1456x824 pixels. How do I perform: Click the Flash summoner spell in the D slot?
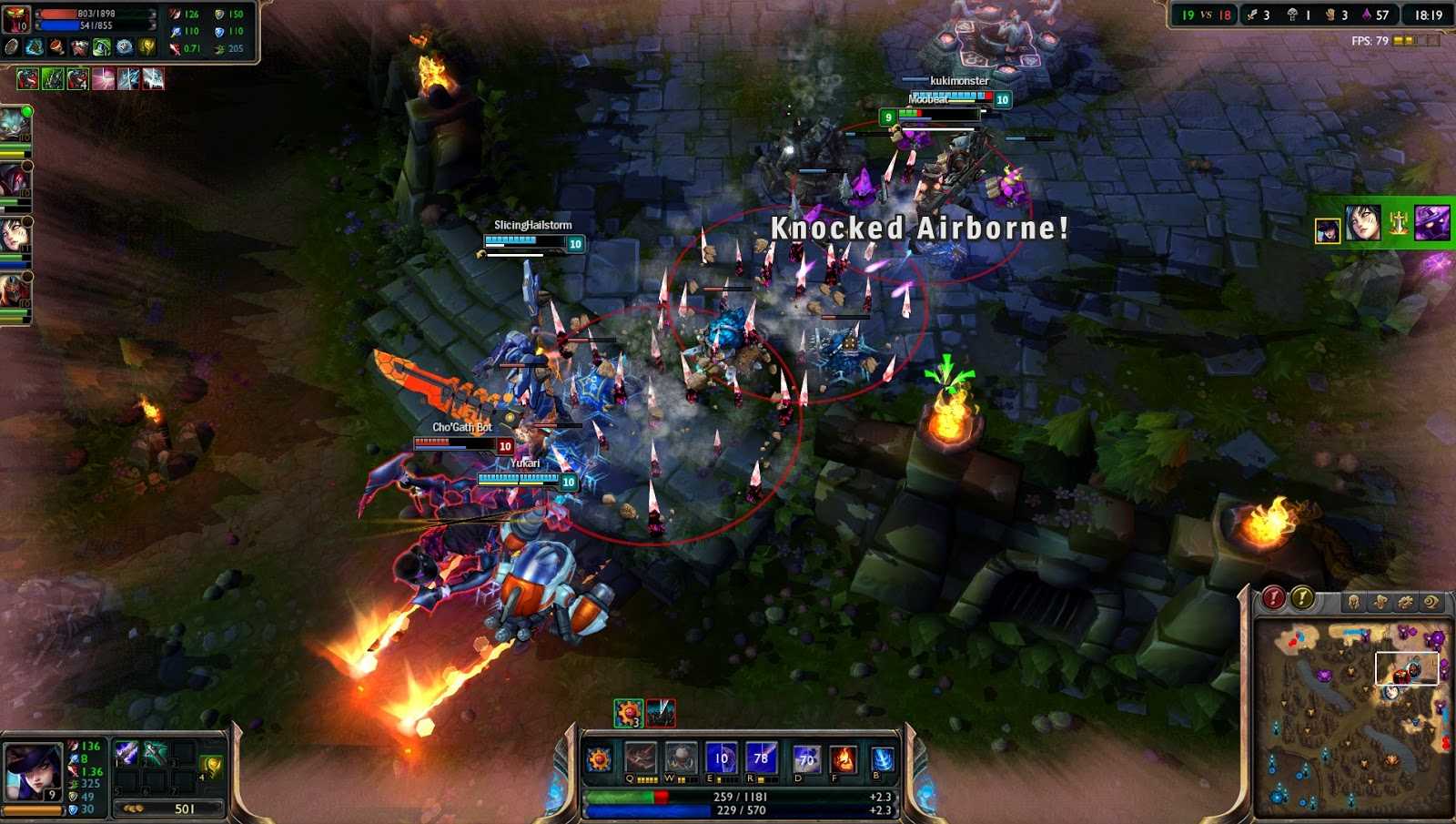pyautogui.click(x=806, y=758)
